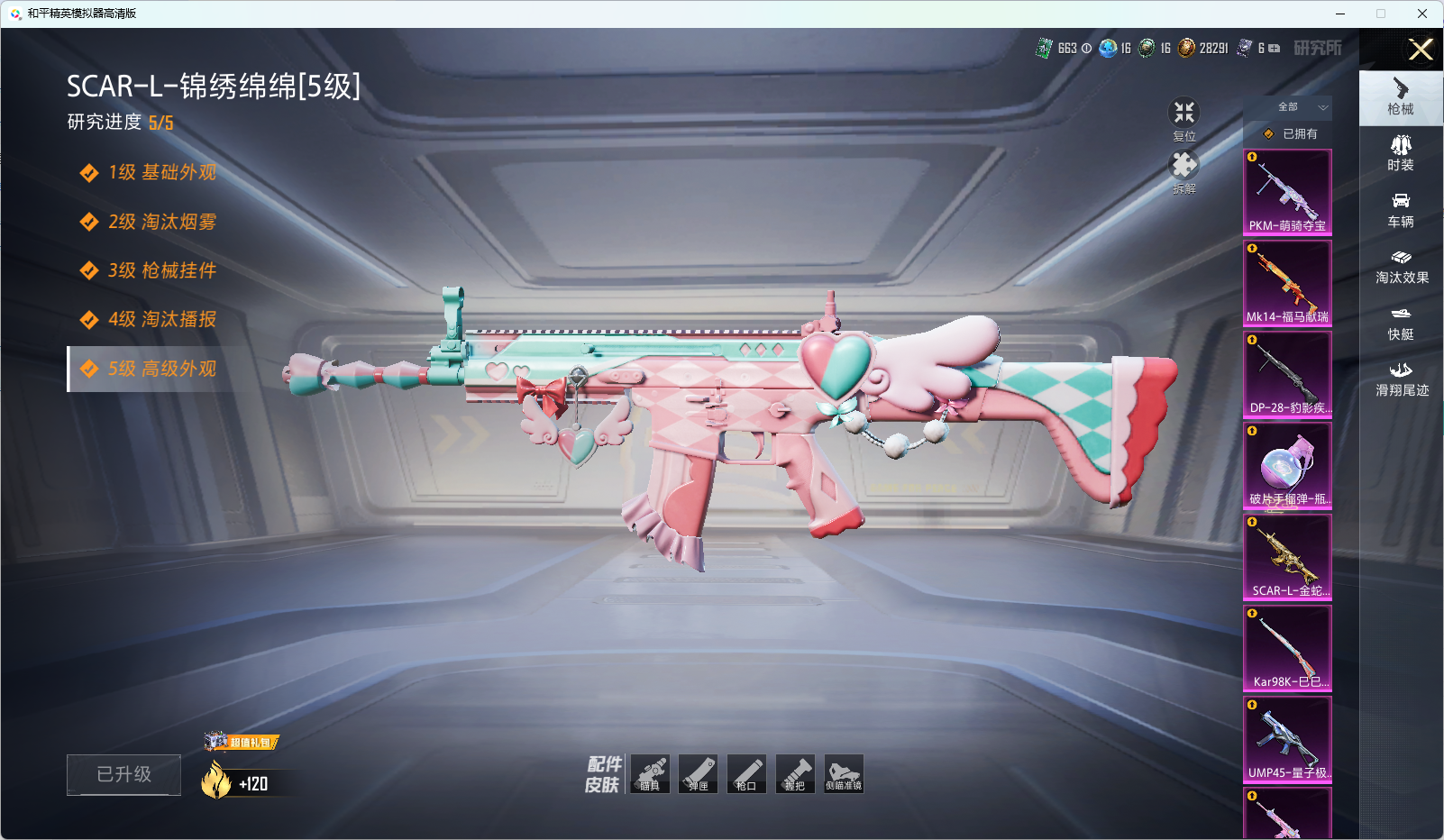The image size is (1444, 840).
Task: Choose the Mk14-福马献瑞 skin thumbnail
Action: pyautogui.click(x=1287, y=283)
